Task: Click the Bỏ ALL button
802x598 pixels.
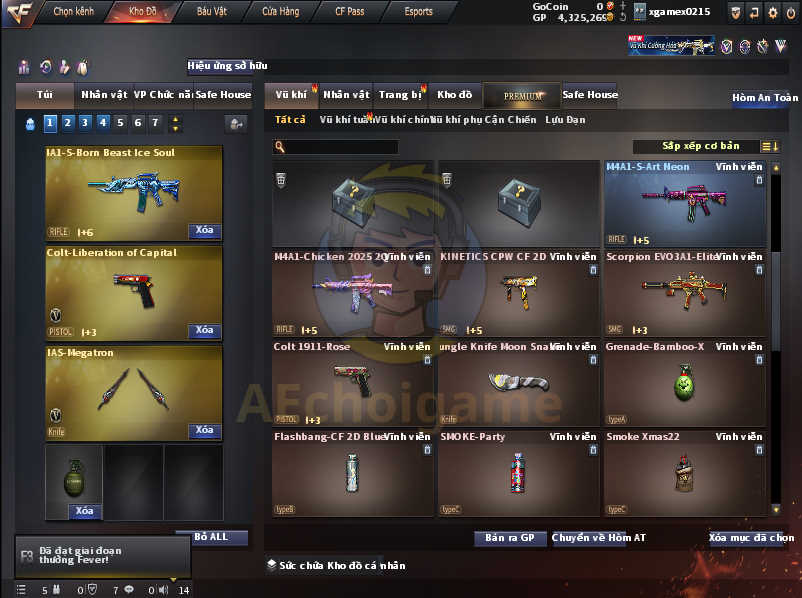Action: click(x=211, y=537)
